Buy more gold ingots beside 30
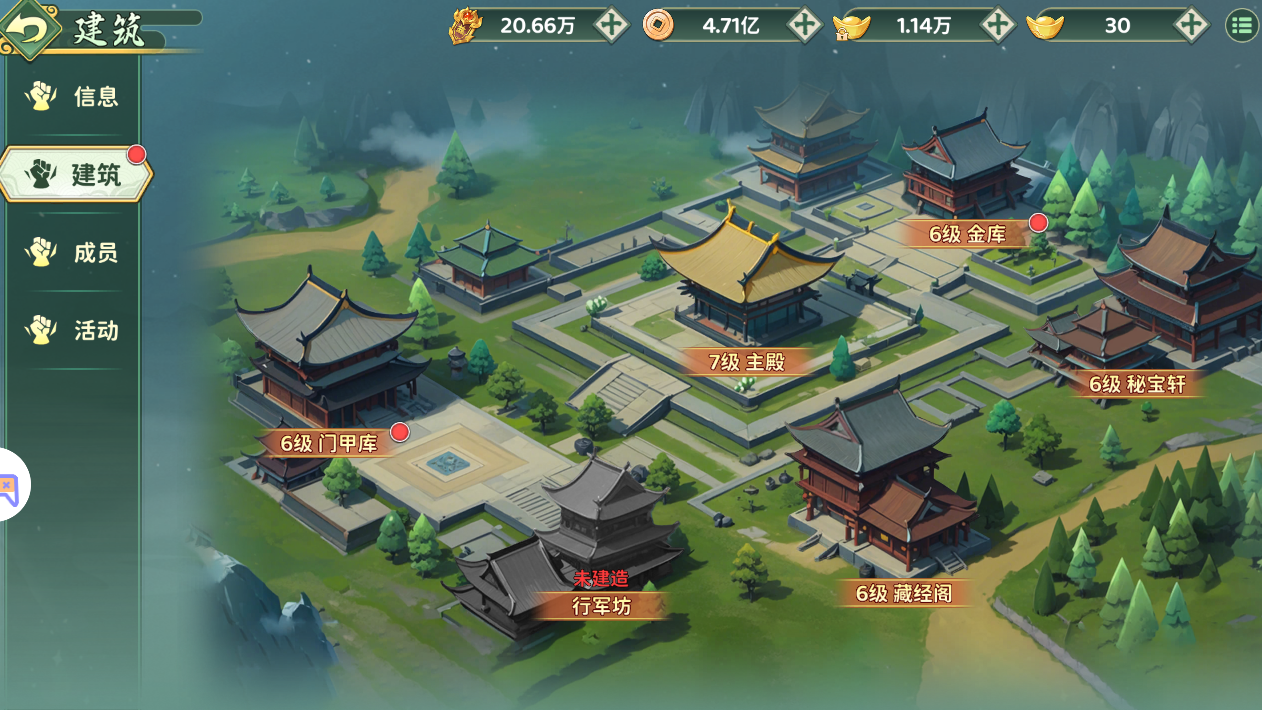This screenshot has height=710, width=1262. pyautogui.click(x=1191, y=25)
